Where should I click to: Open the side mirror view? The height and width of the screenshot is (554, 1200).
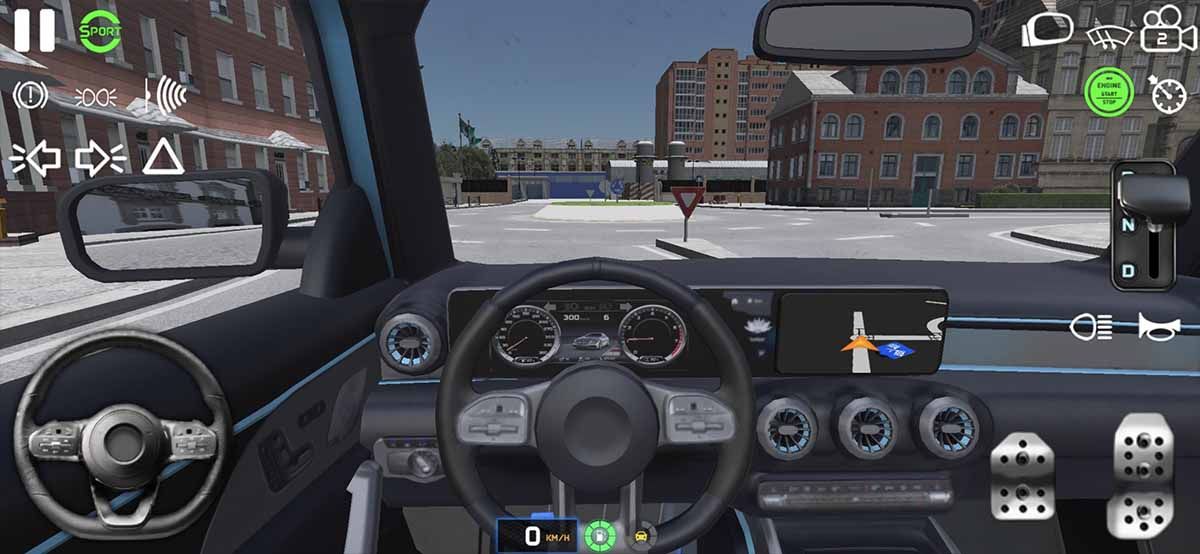click(1045, 31)
